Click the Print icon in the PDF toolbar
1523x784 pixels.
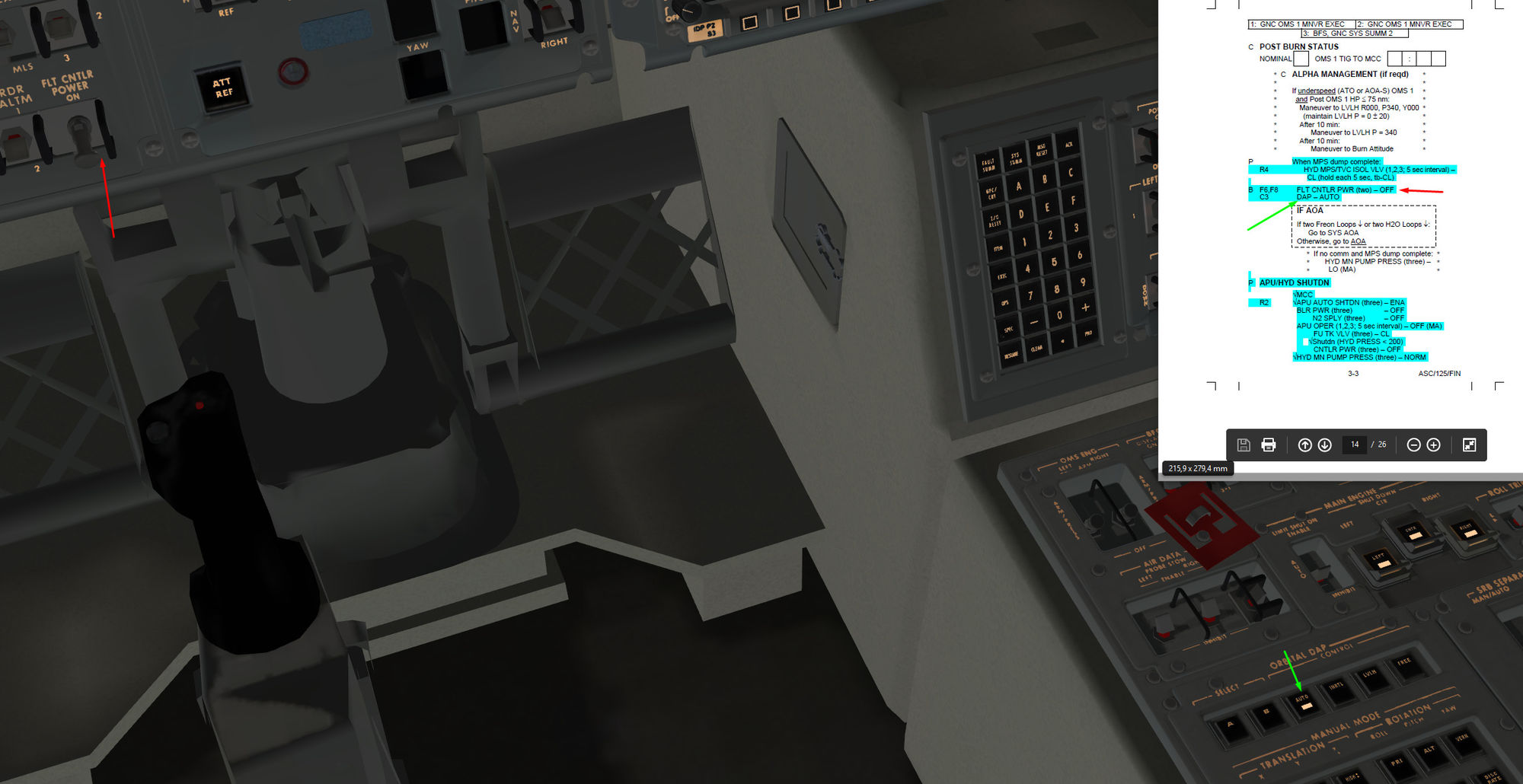1268,445
